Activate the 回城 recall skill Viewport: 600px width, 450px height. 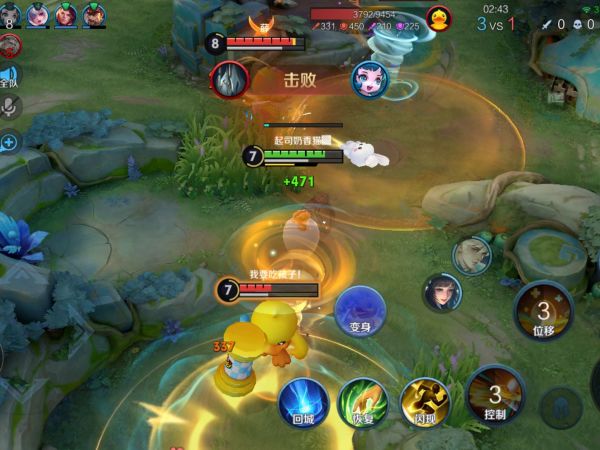[x=303, y=401]
